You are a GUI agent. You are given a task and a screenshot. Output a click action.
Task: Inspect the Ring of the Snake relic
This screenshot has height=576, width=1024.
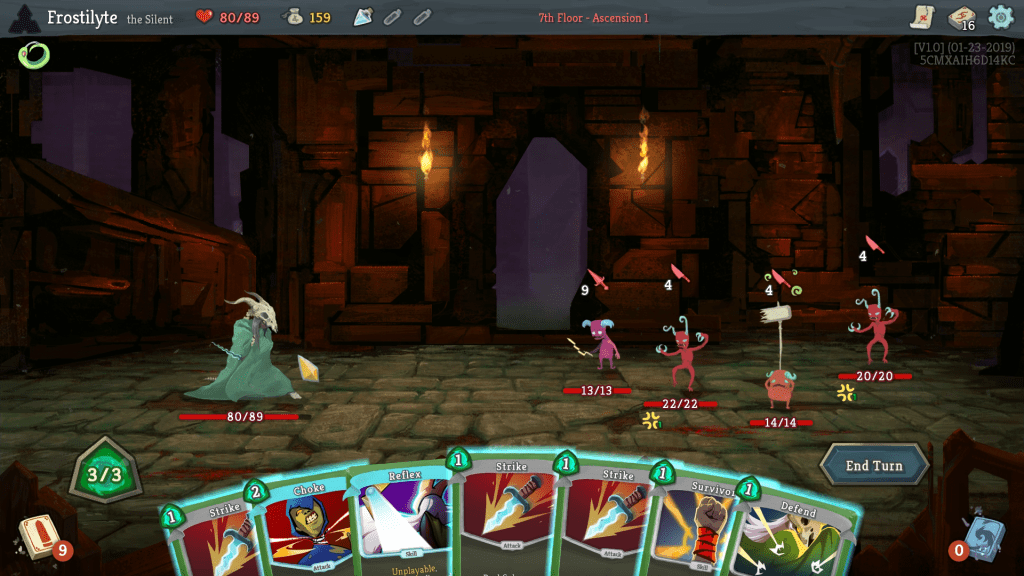click(33, 55)
